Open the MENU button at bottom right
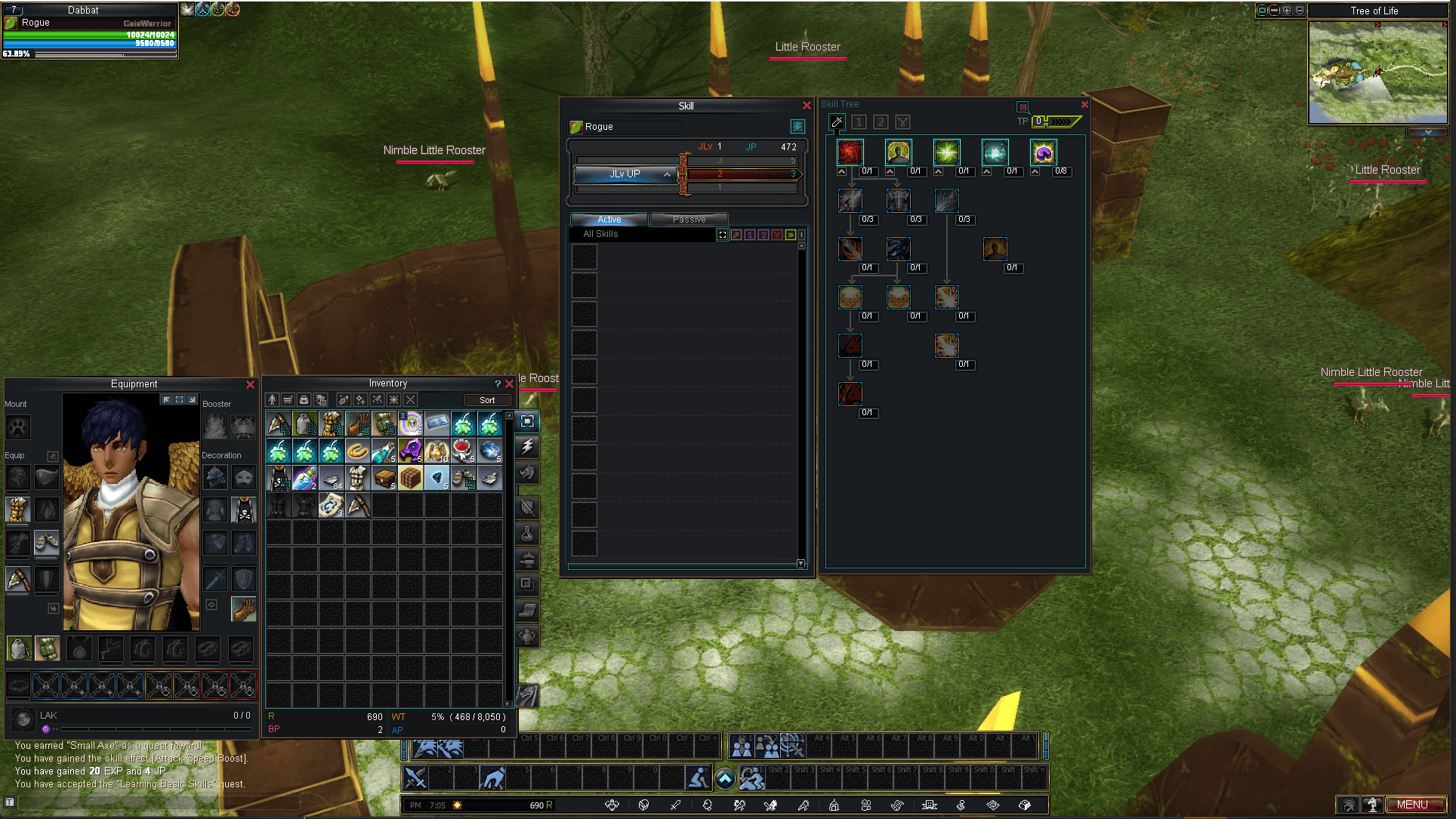Viewport: 1456px width, 819px height. 1415,805
